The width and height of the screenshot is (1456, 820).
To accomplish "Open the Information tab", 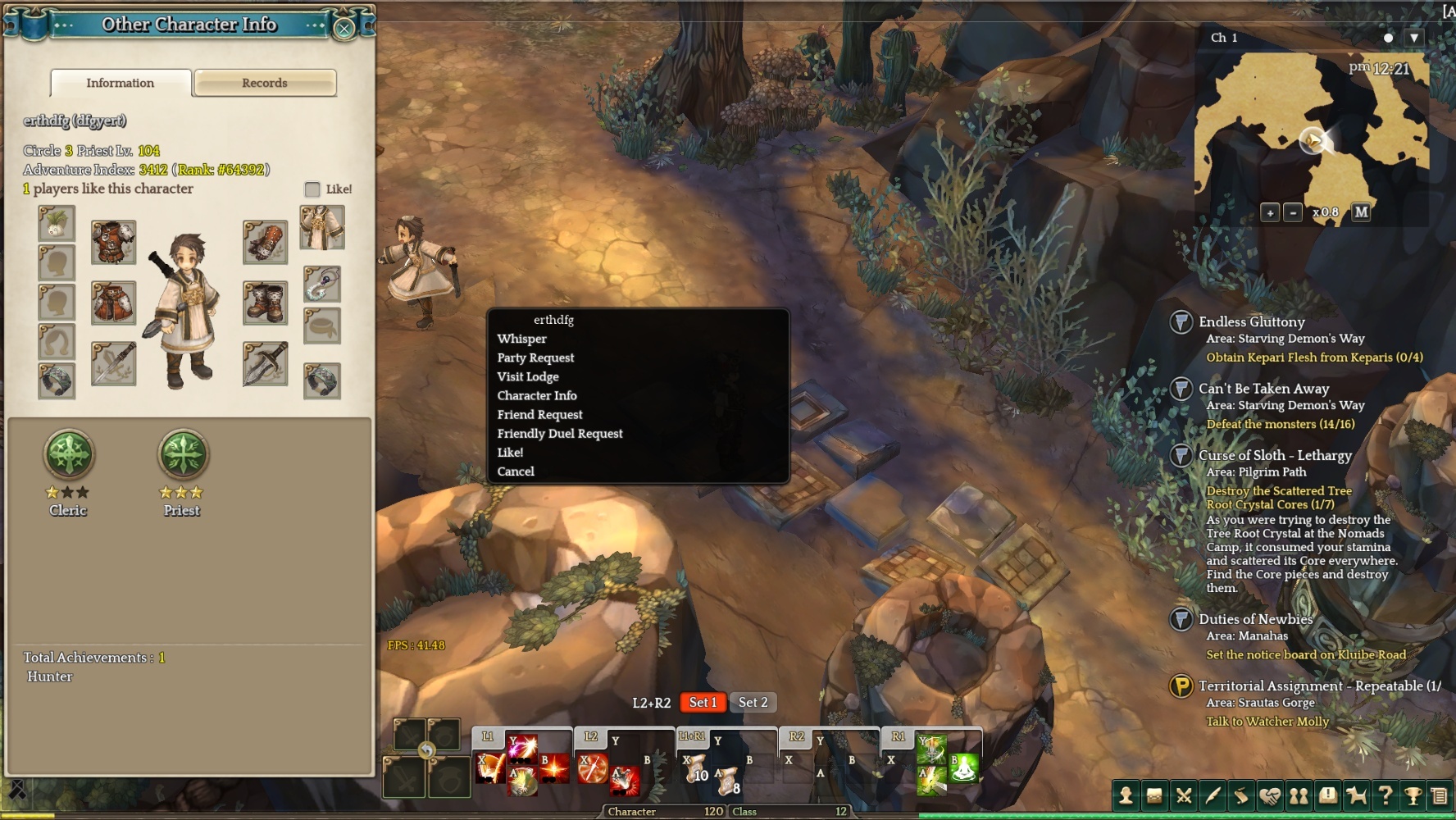I will 121,83.
